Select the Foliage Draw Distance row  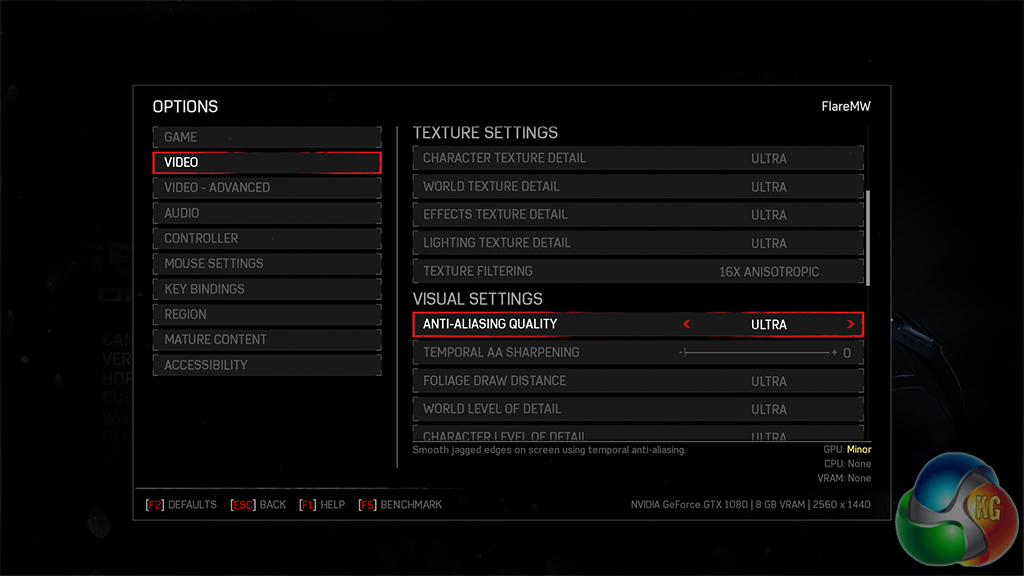(637, 381)
